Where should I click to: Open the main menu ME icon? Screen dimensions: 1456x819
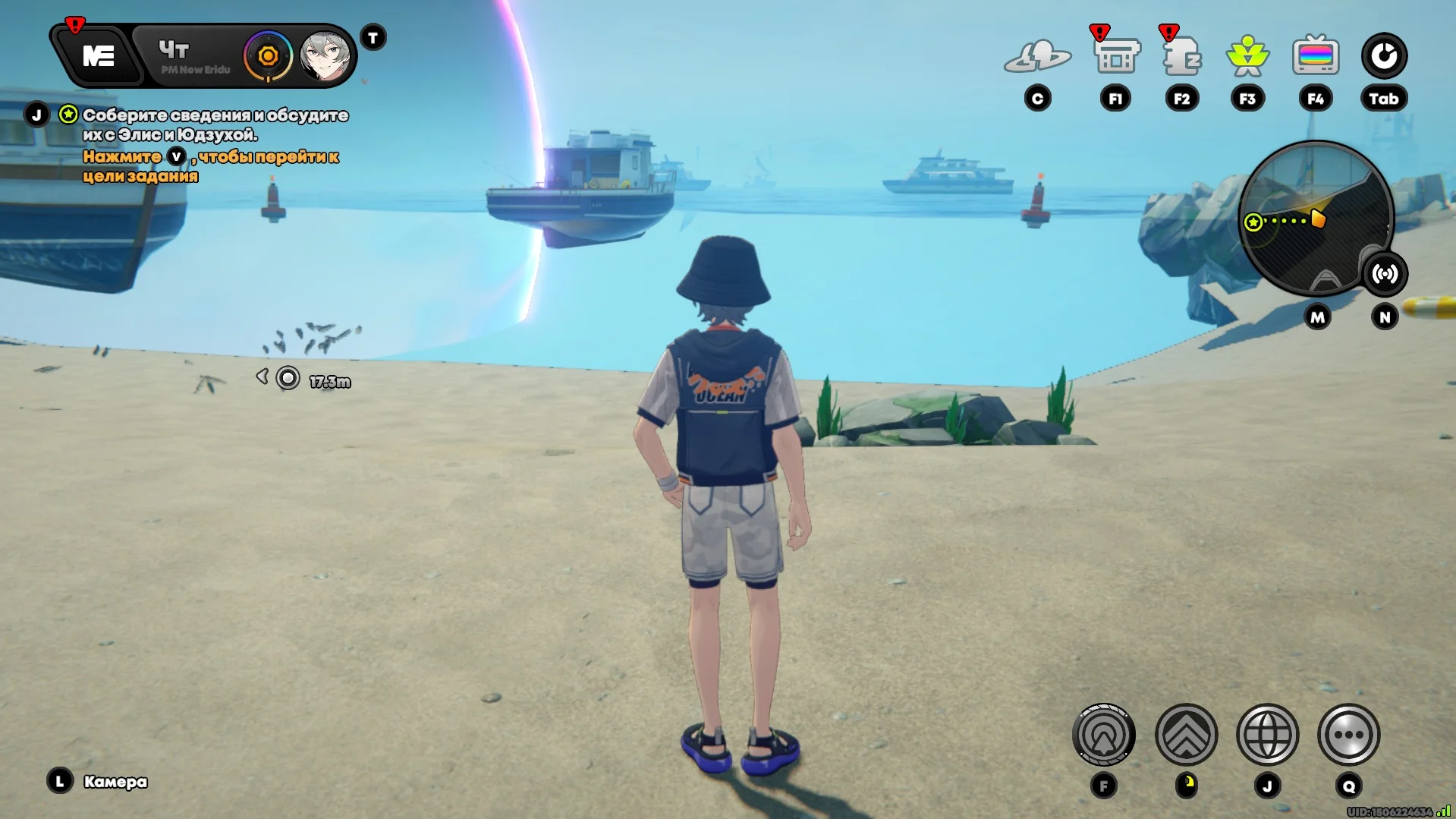click(x=98, y=56)
